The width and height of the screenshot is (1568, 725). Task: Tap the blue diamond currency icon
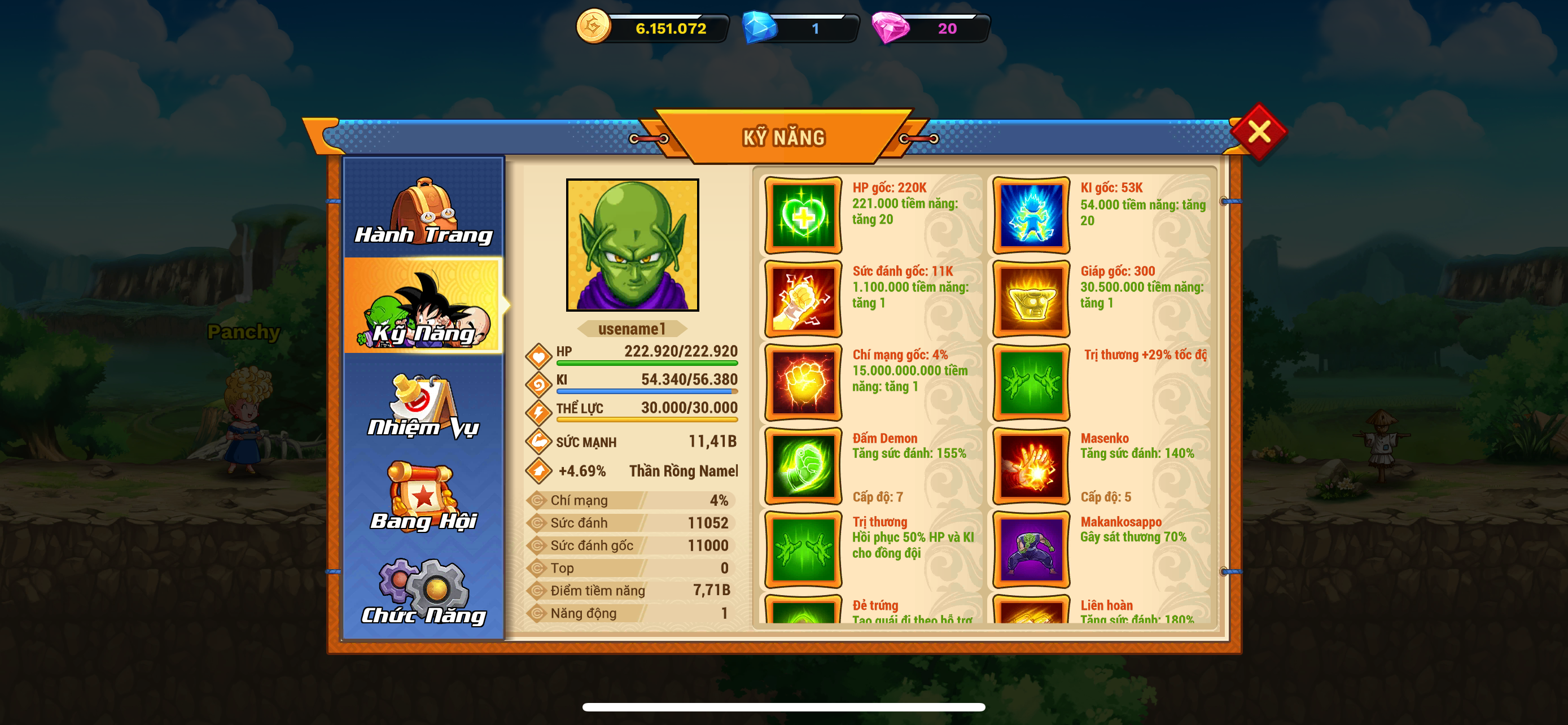point(760,28)
